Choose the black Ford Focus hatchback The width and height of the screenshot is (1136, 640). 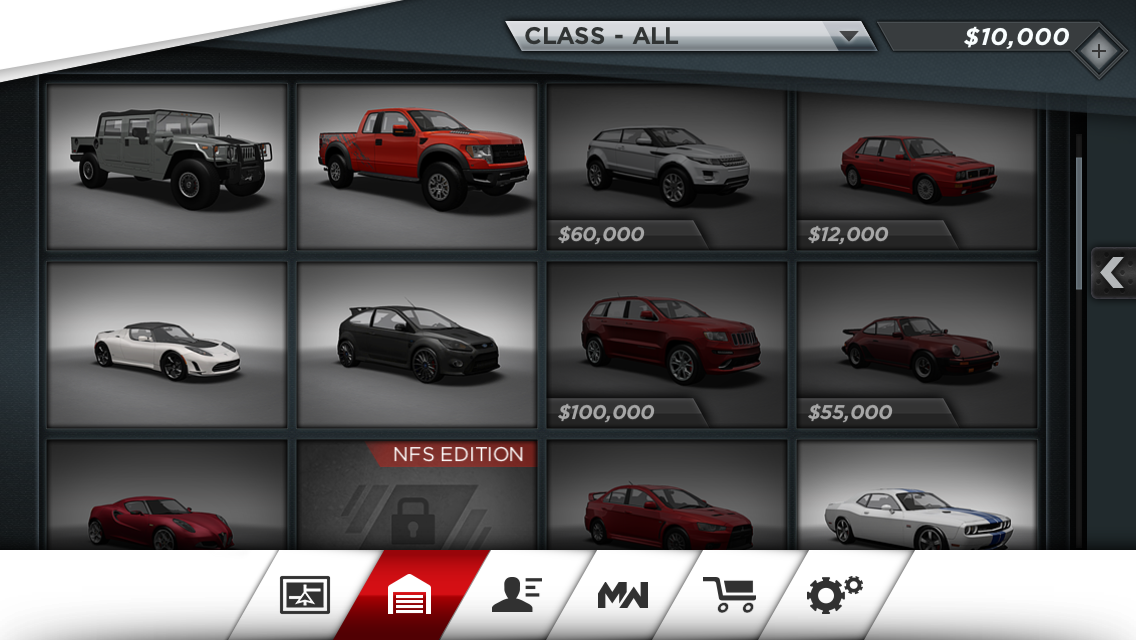point(417,344)
